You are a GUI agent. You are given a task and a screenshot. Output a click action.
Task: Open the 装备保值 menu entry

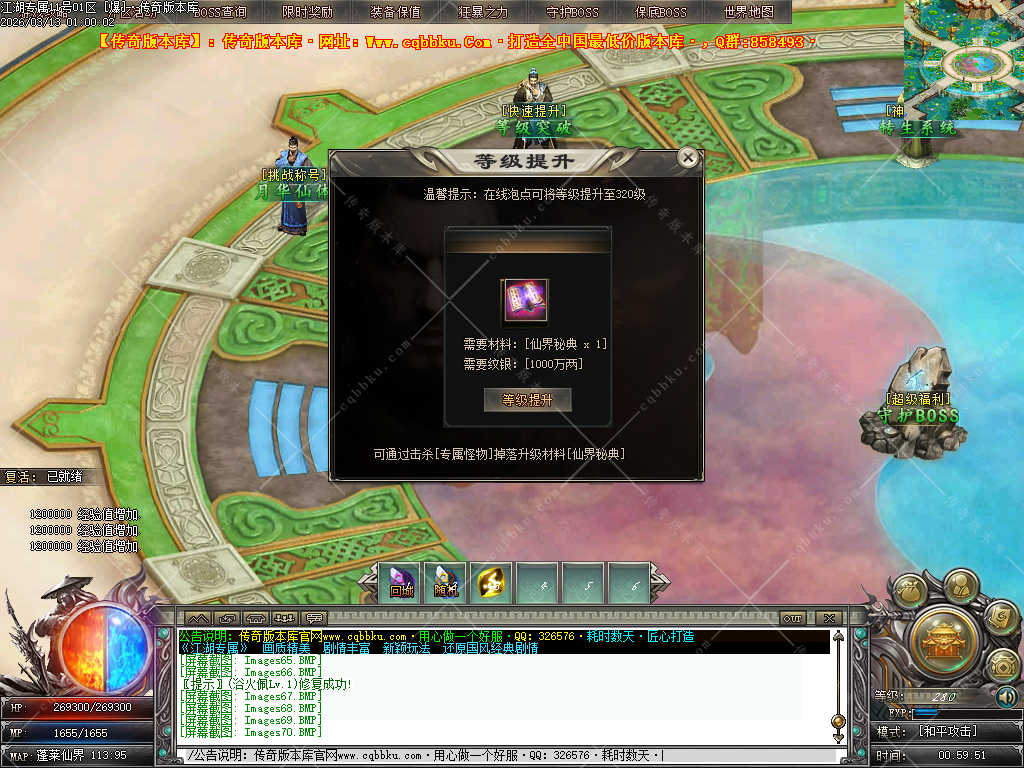(x=395, y=12)
